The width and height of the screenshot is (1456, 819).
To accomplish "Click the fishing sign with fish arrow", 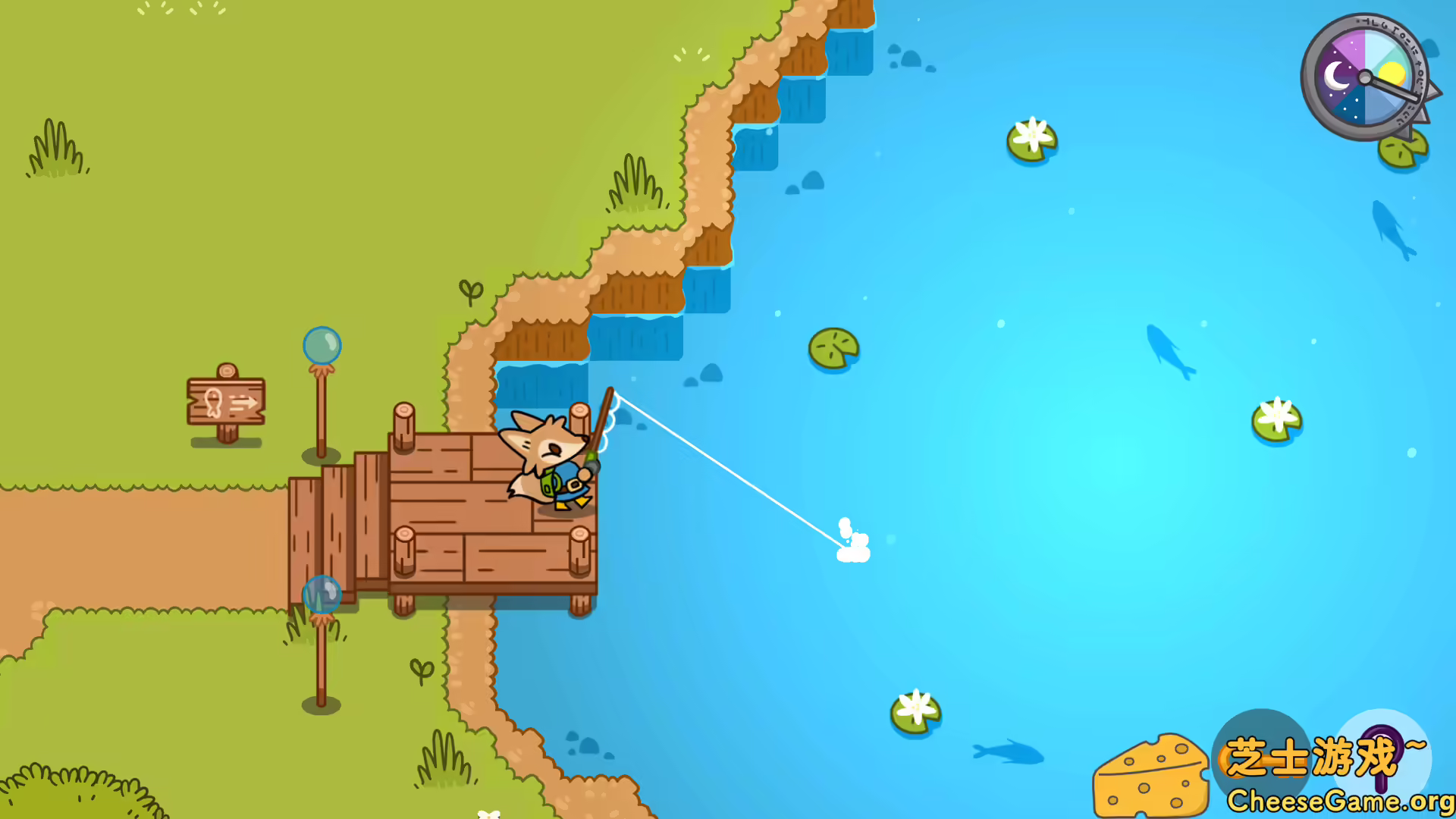I will 225,402.
